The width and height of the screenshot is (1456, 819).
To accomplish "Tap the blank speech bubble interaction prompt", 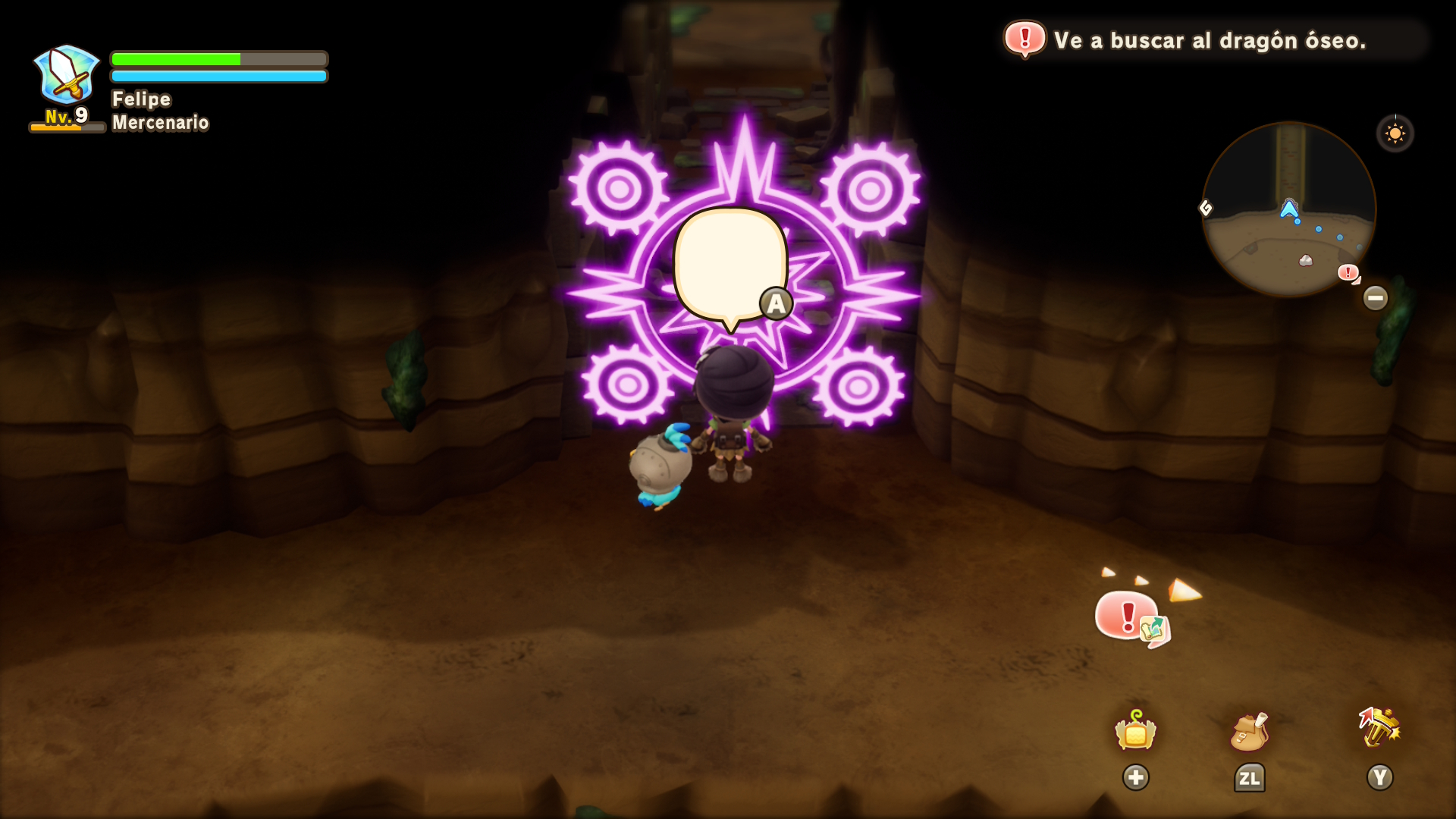I will coord(730,265).
